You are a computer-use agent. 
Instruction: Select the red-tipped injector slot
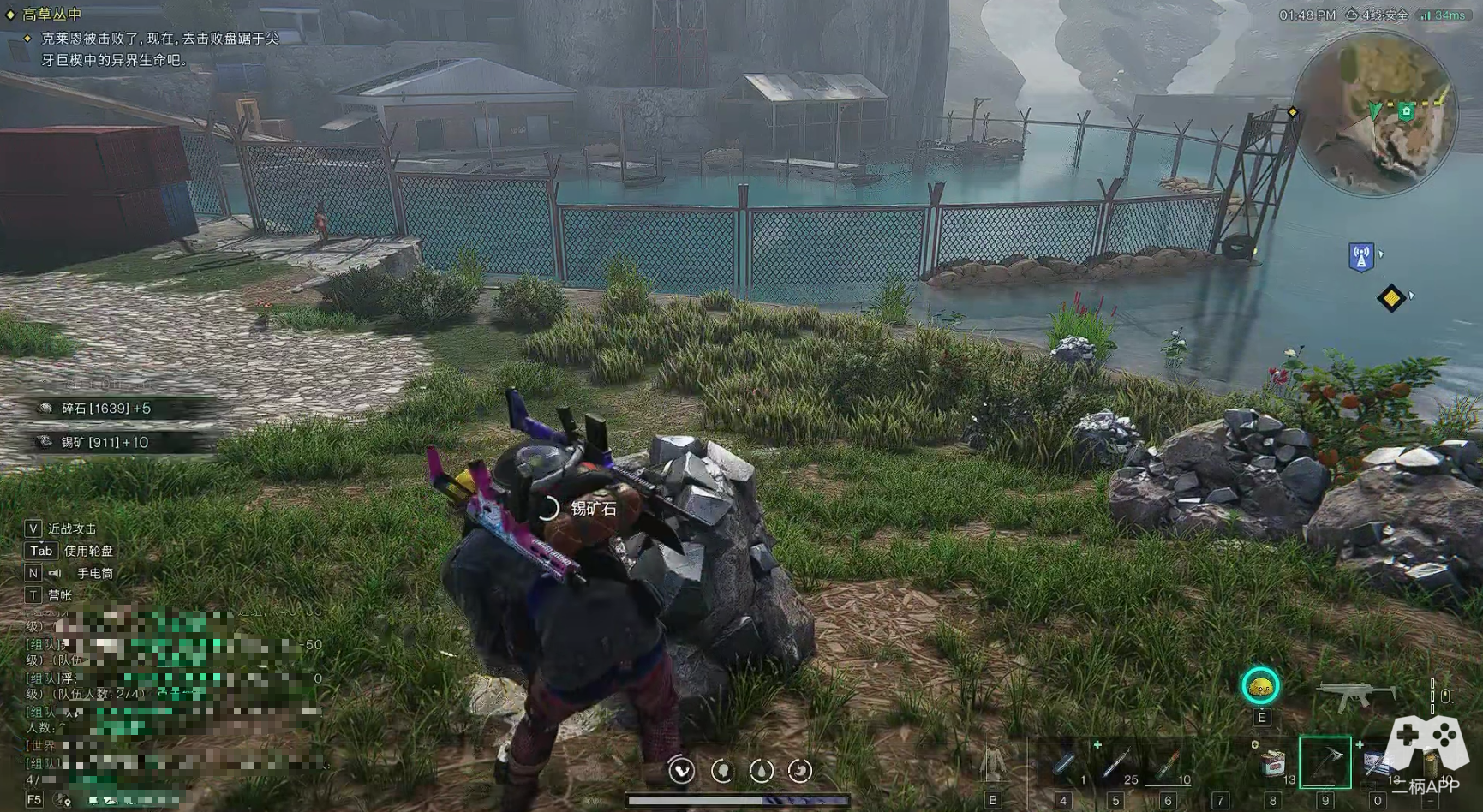click(x=1168, y=762)
